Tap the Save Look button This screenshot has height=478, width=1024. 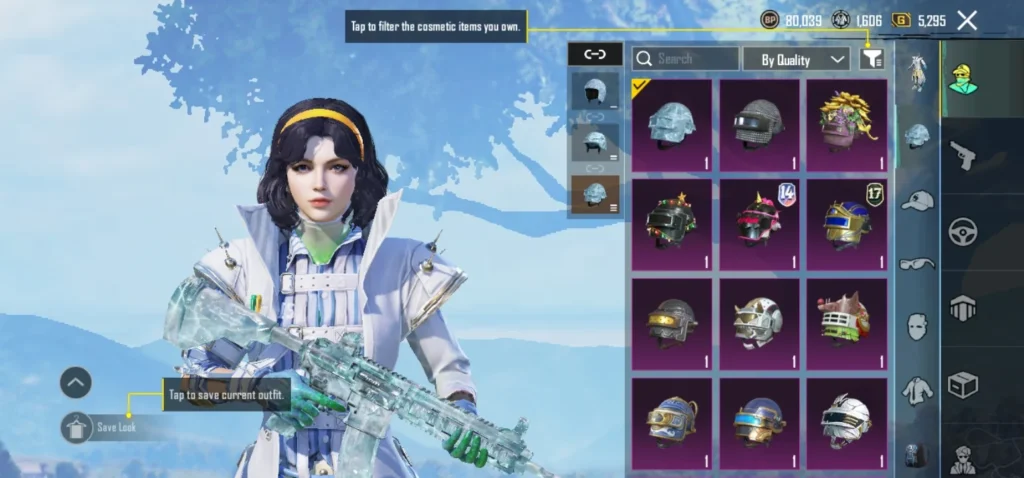pos(110,427)
